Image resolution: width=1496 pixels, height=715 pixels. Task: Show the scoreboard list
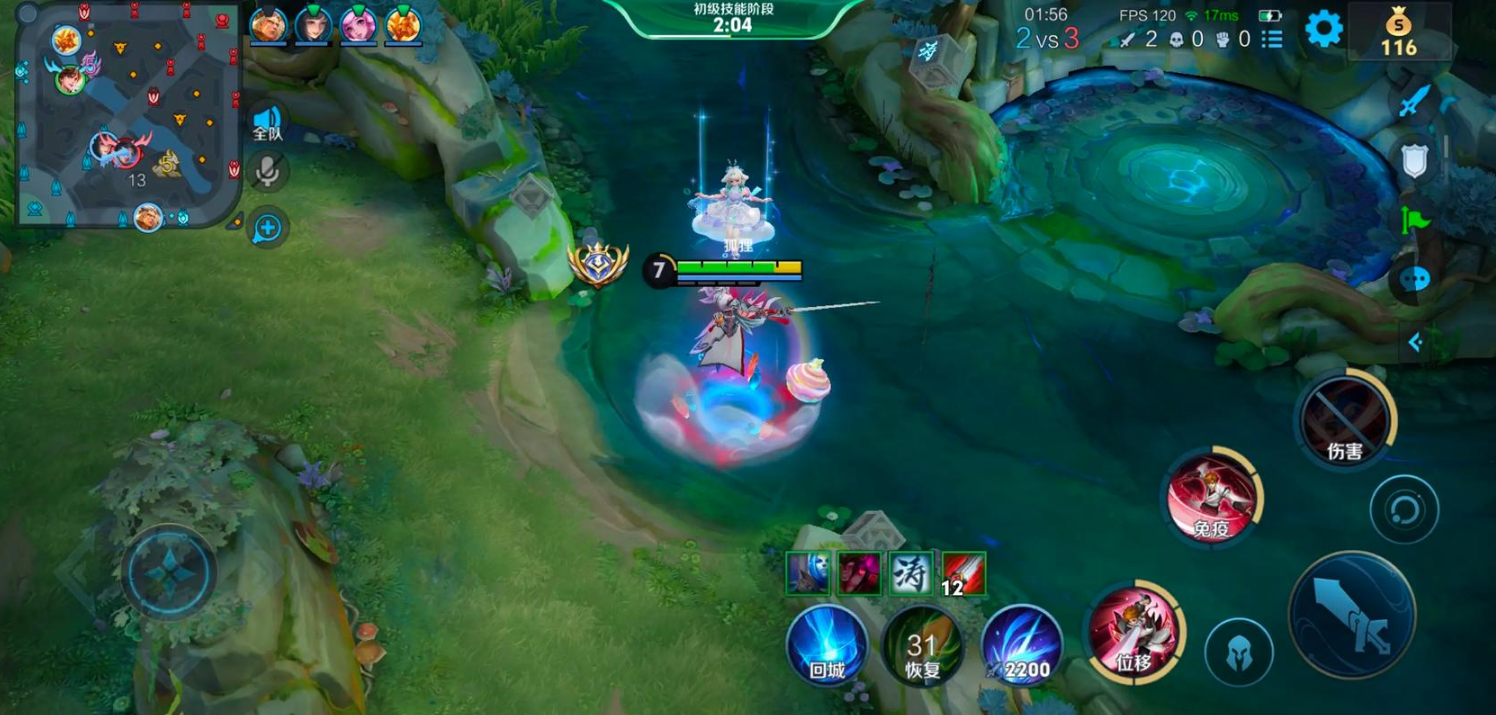[1272, 39]
